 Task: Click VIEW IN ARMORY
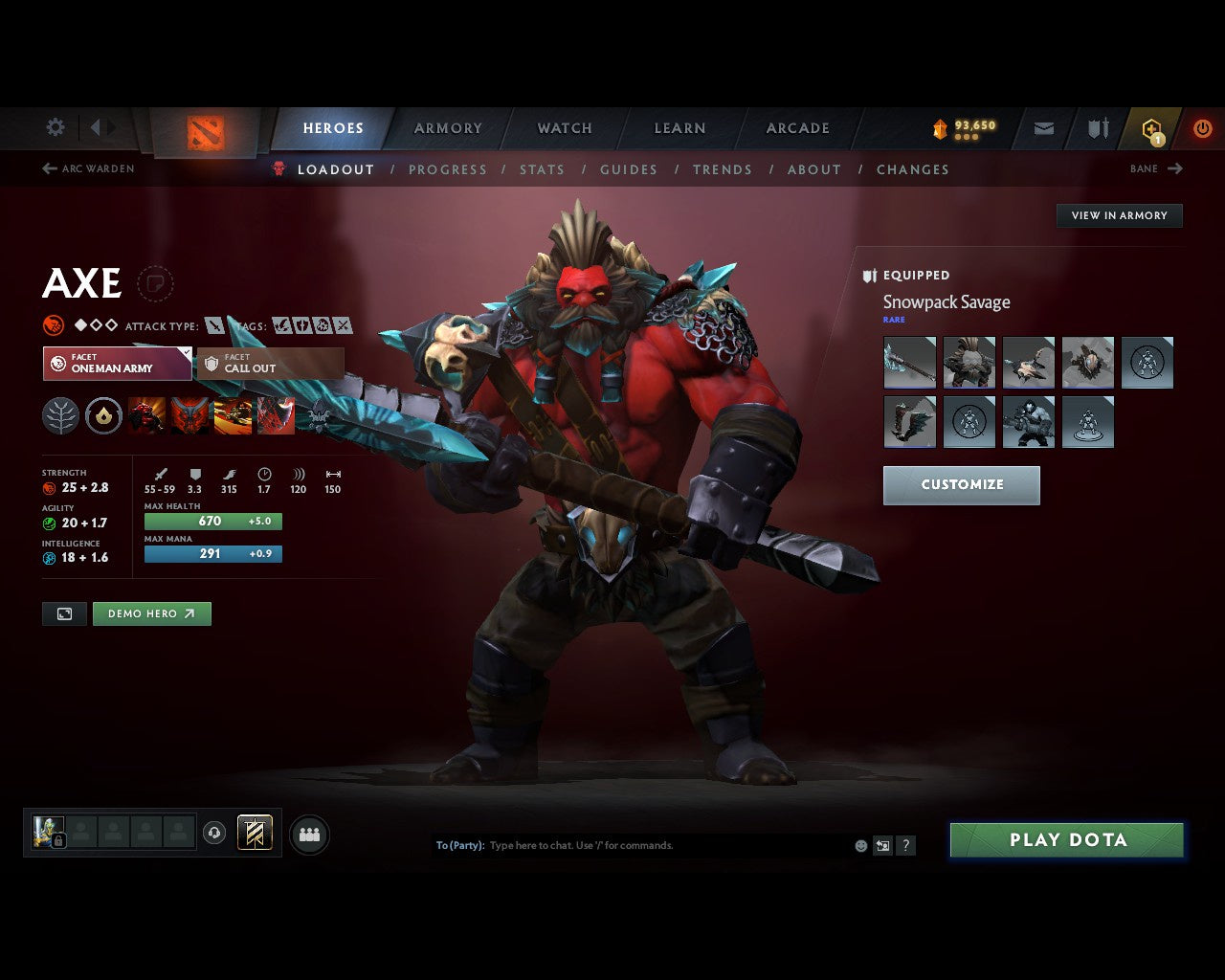coord(1119,215)
